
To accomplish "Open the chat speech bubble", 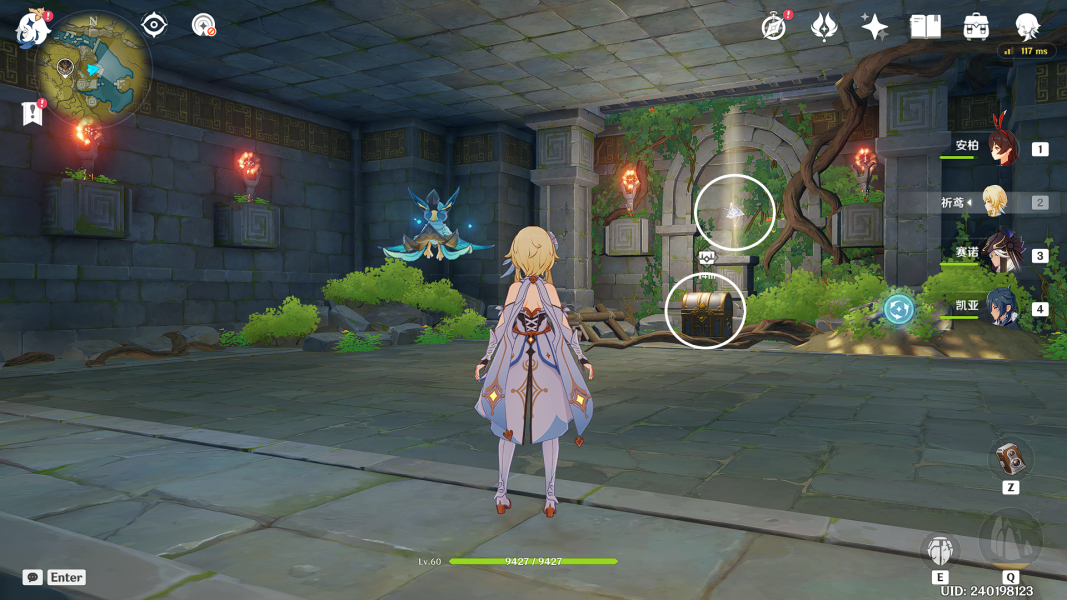I will click(x=33, y=577).
